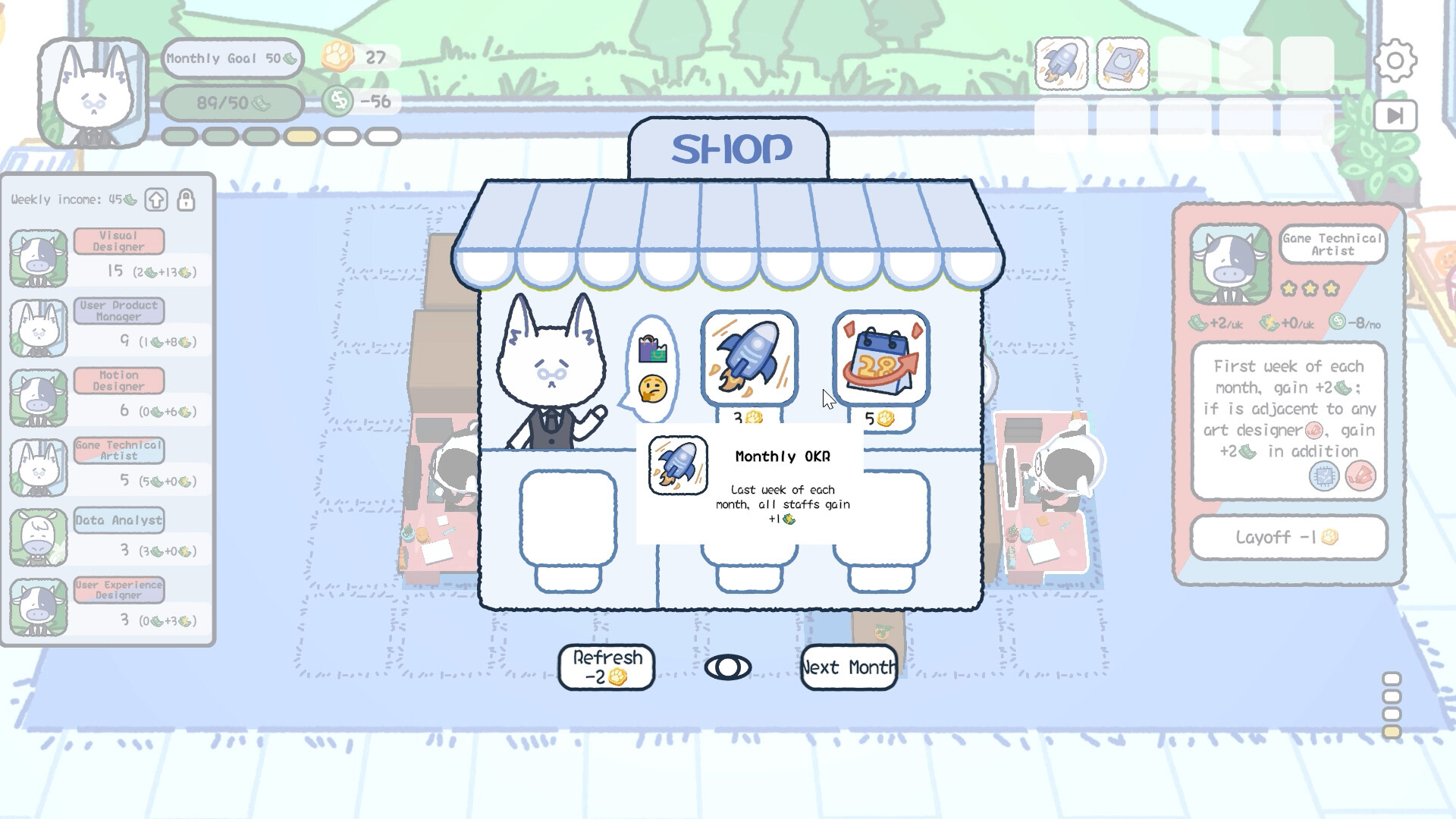Click the Layoff -1 button in the staff card
1456x819 pixels.
1289,538
